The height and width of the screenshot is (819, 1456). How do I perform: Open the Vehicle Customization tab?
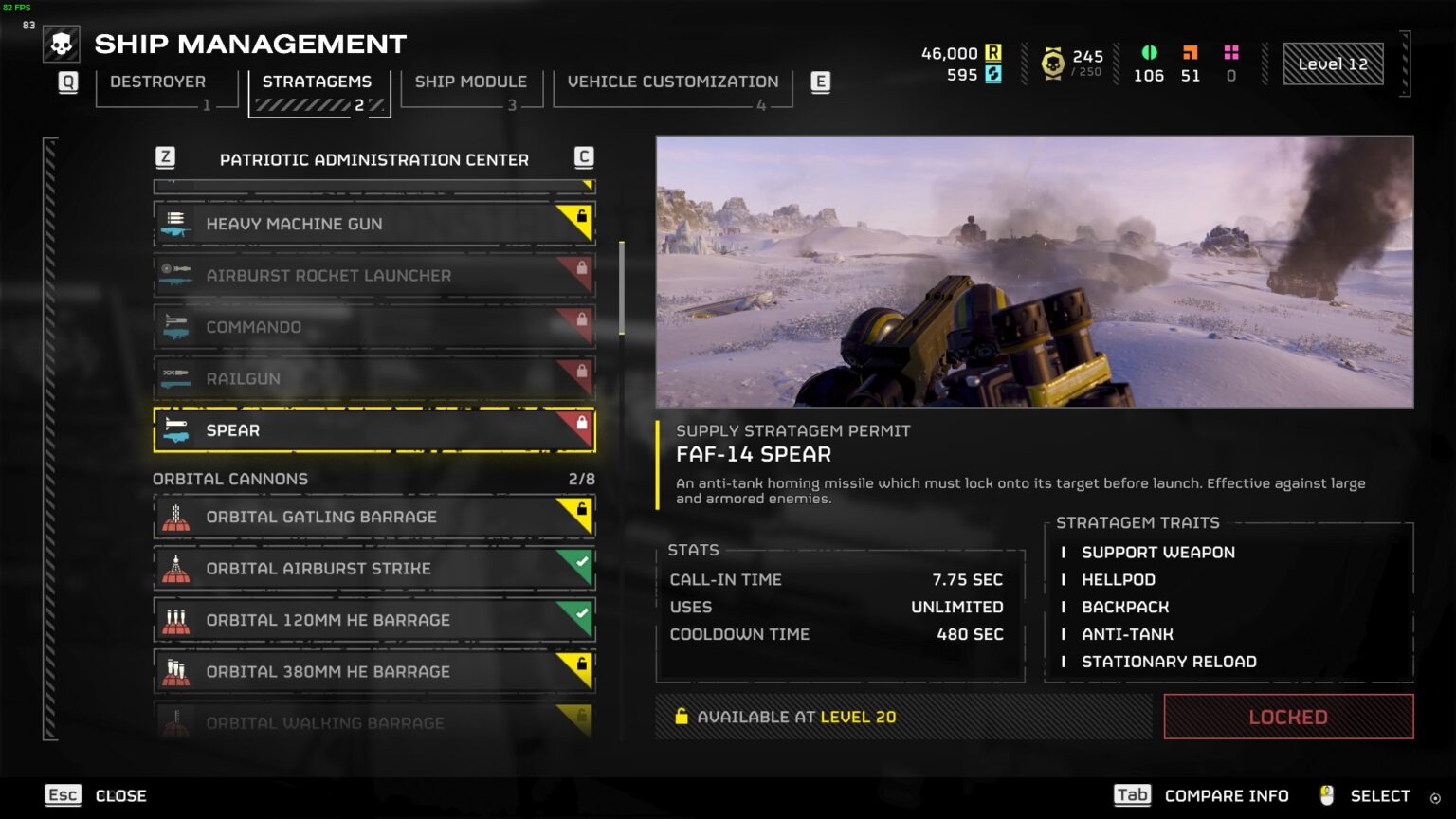pos(673,82)
